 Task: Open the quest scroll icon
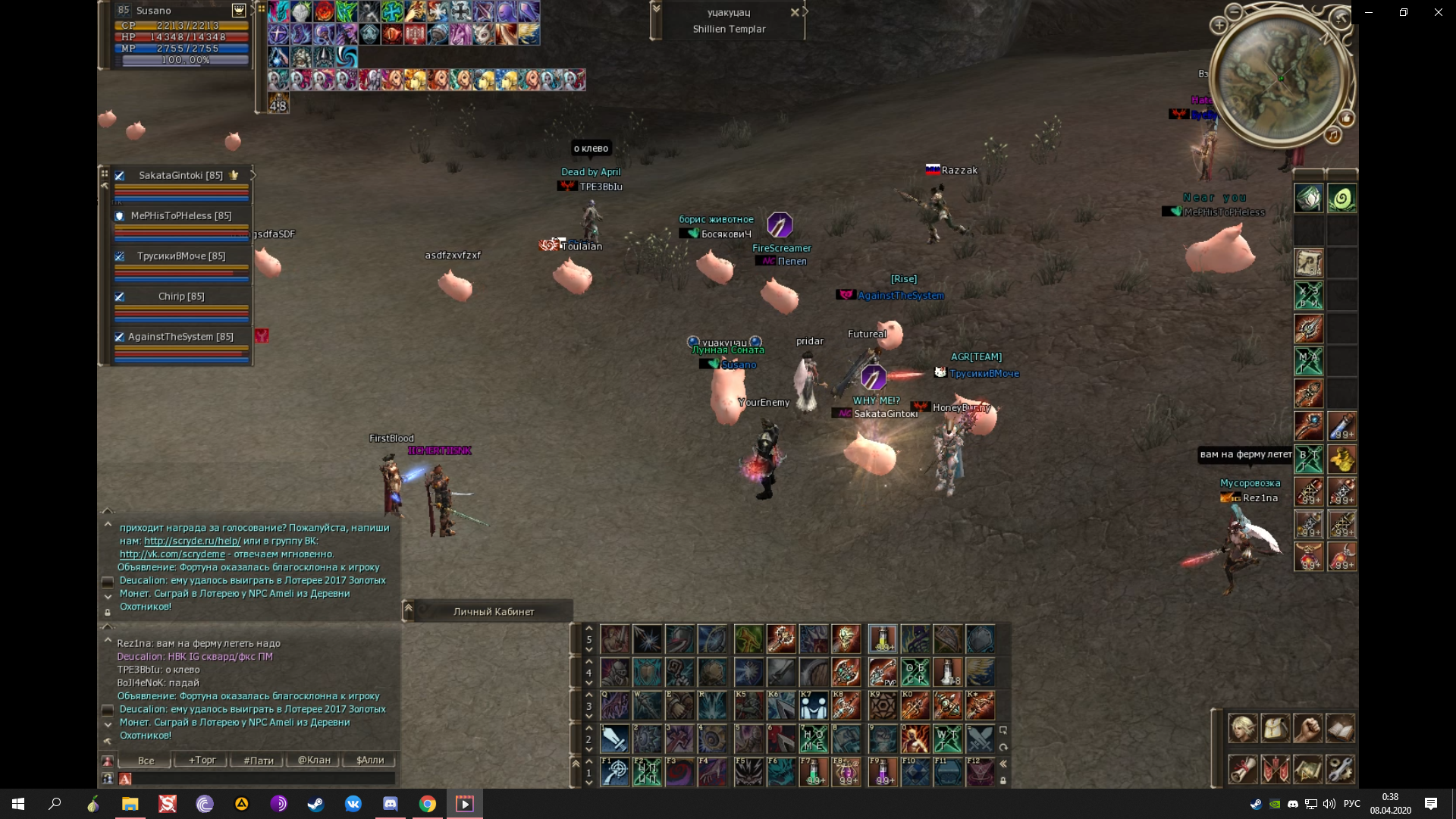(1244, 770)
